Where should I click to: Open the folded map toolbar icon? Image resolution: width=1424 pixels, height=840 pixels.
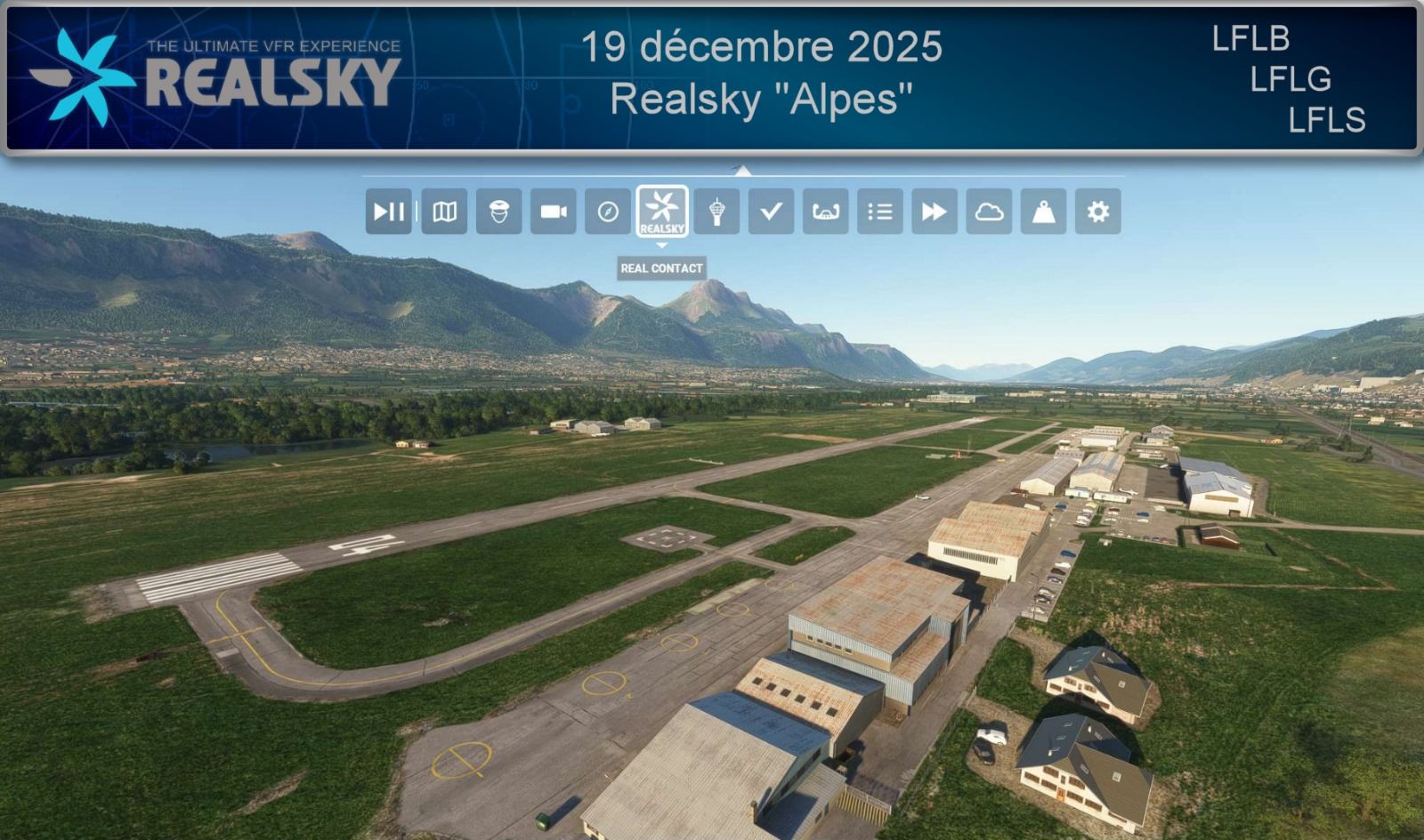444,212
